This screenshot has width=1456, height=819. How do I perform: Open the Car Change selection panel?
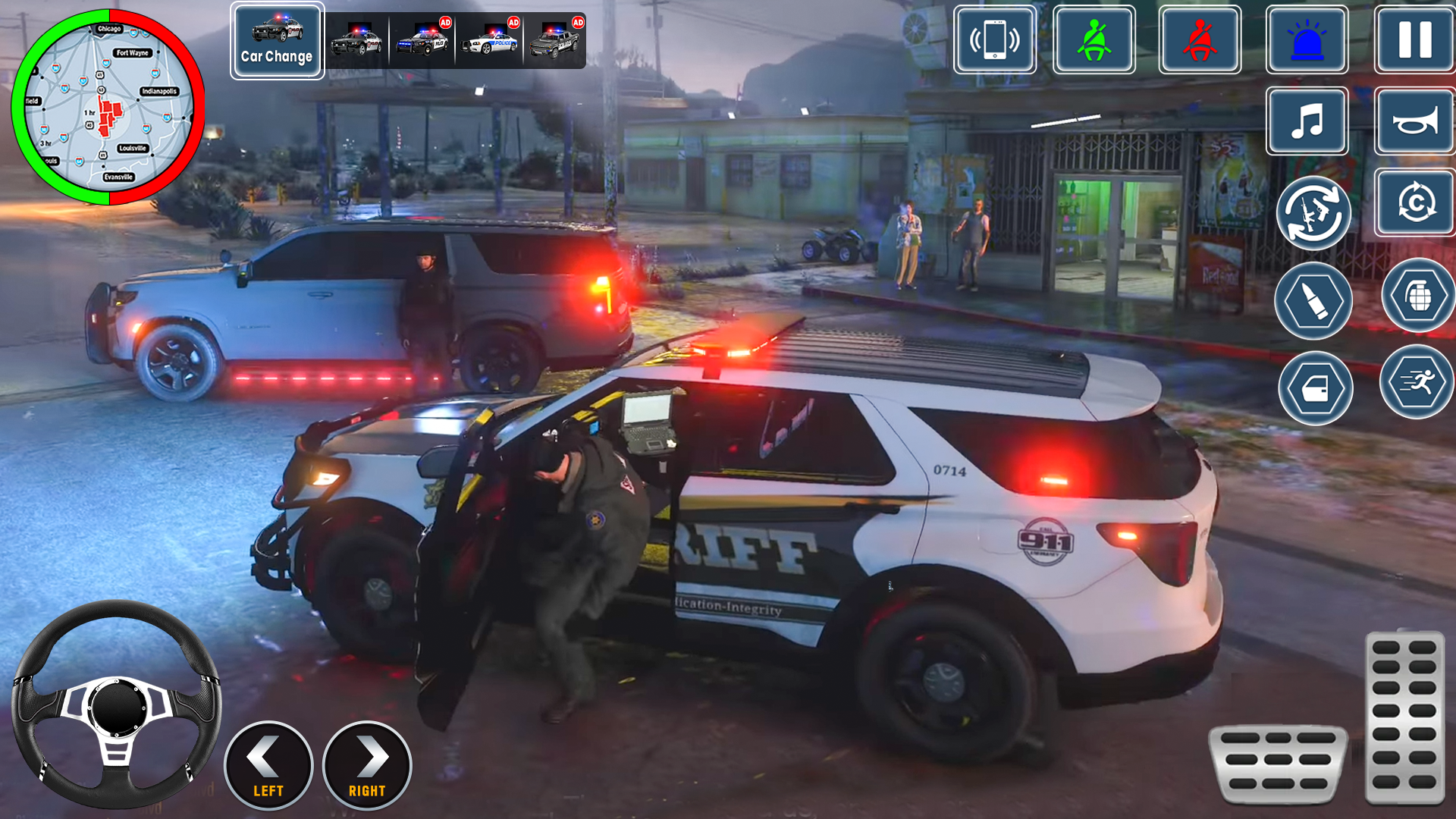tap(277, 39)
